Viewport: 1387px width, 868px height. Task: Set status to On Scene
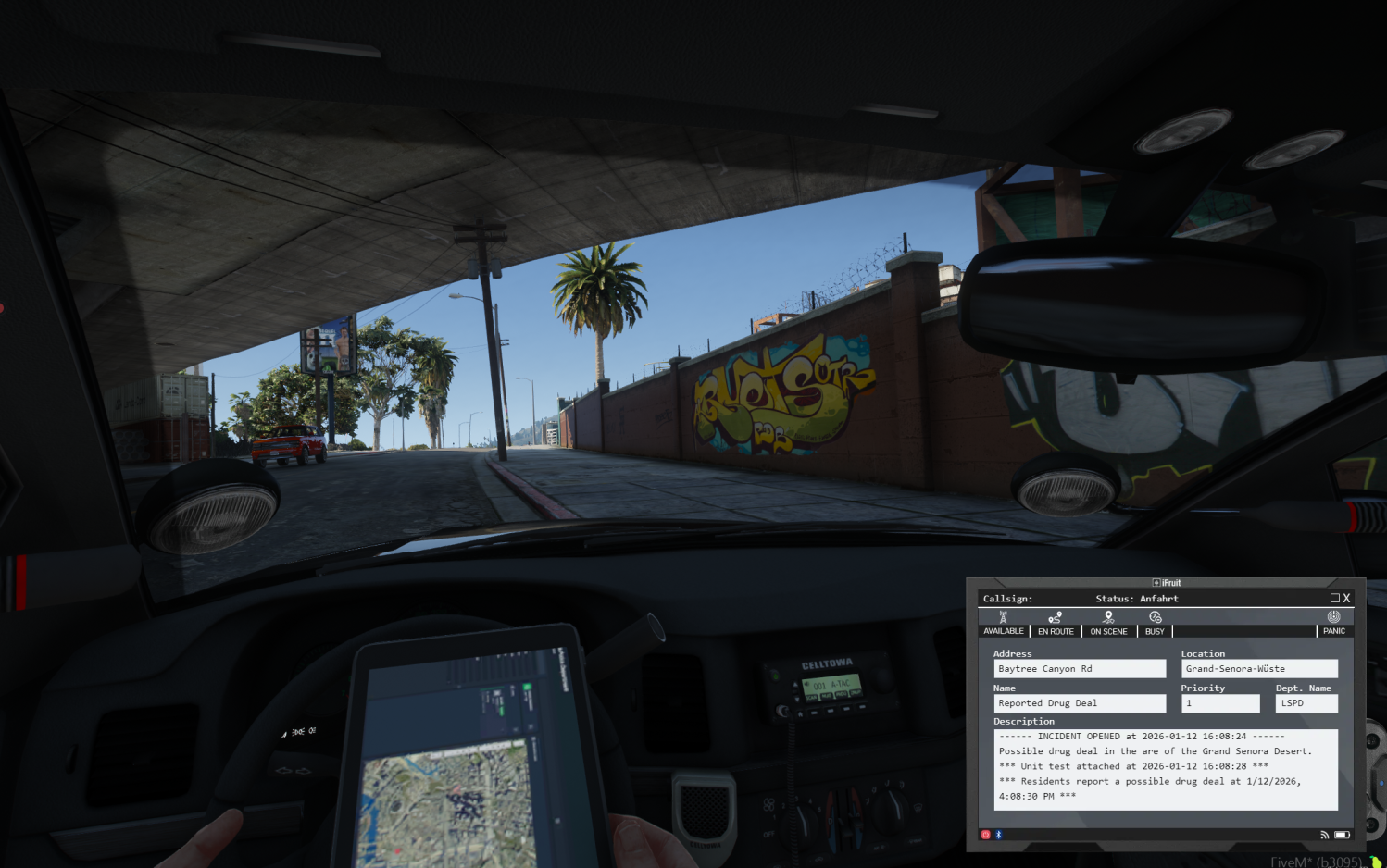pyautogui.click(x=1108, y=624)
